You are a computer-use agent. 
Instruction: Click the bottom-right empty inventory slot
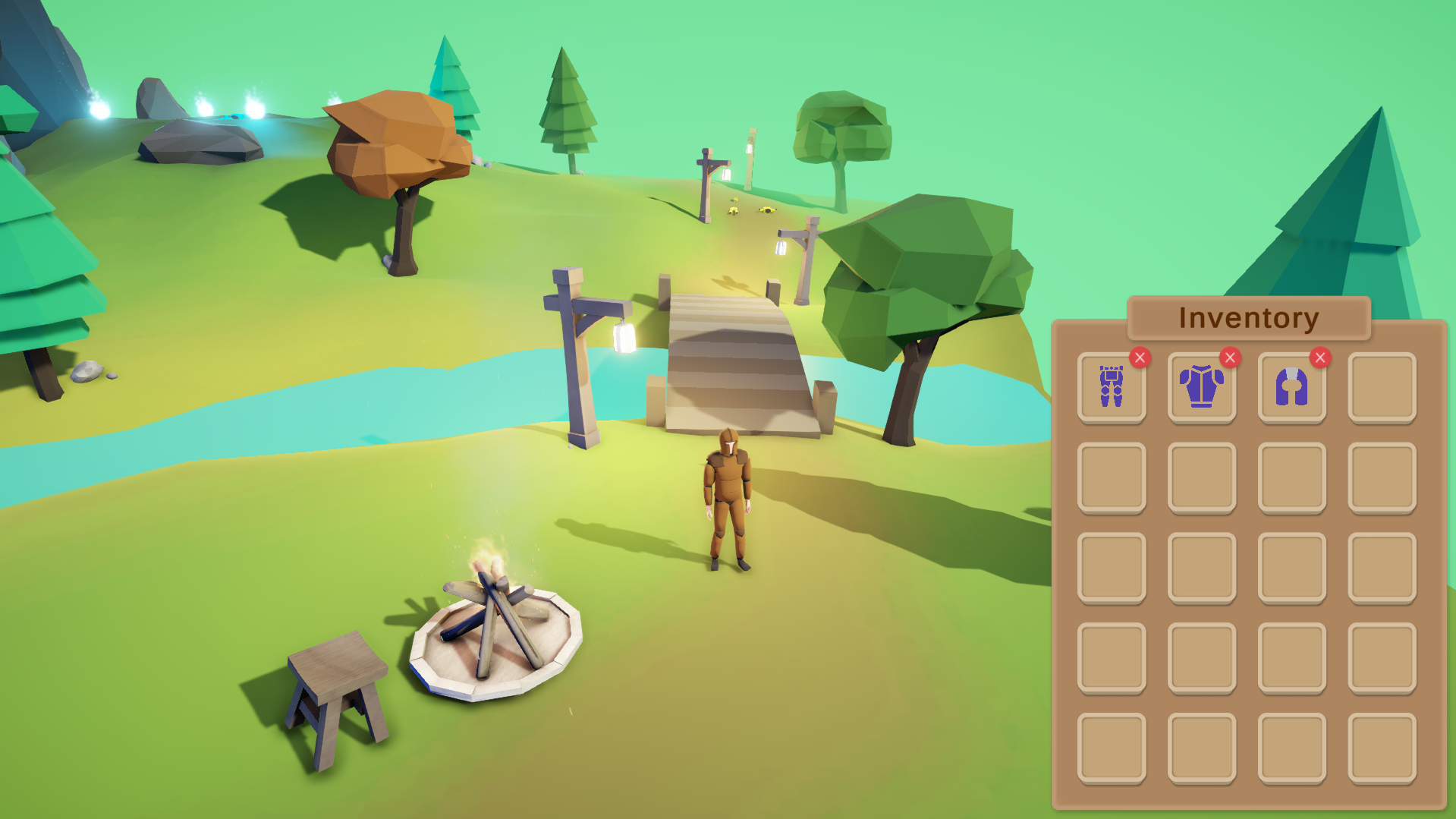pos(1382,746)
